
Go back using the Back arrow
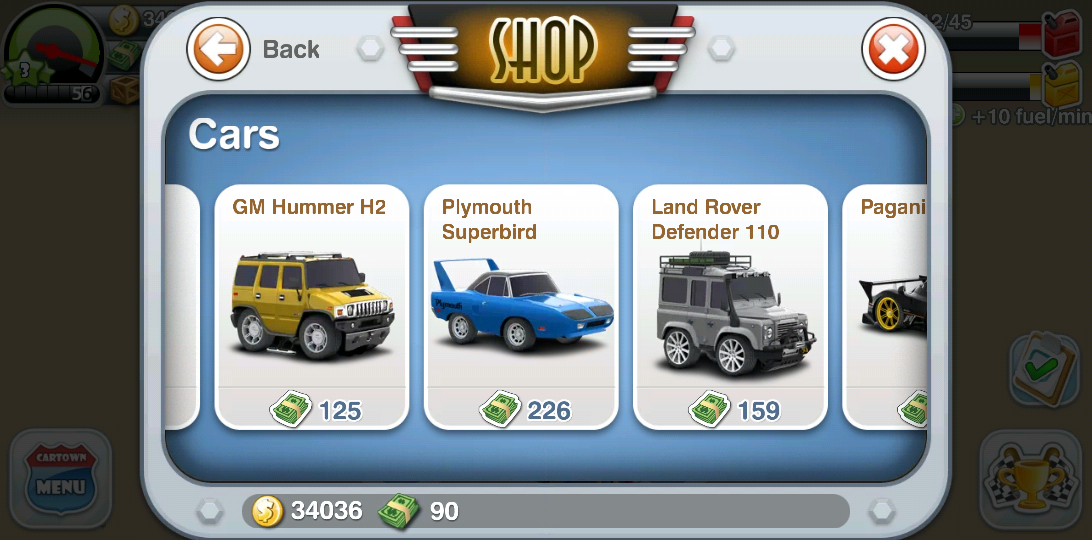click(218, 48)
